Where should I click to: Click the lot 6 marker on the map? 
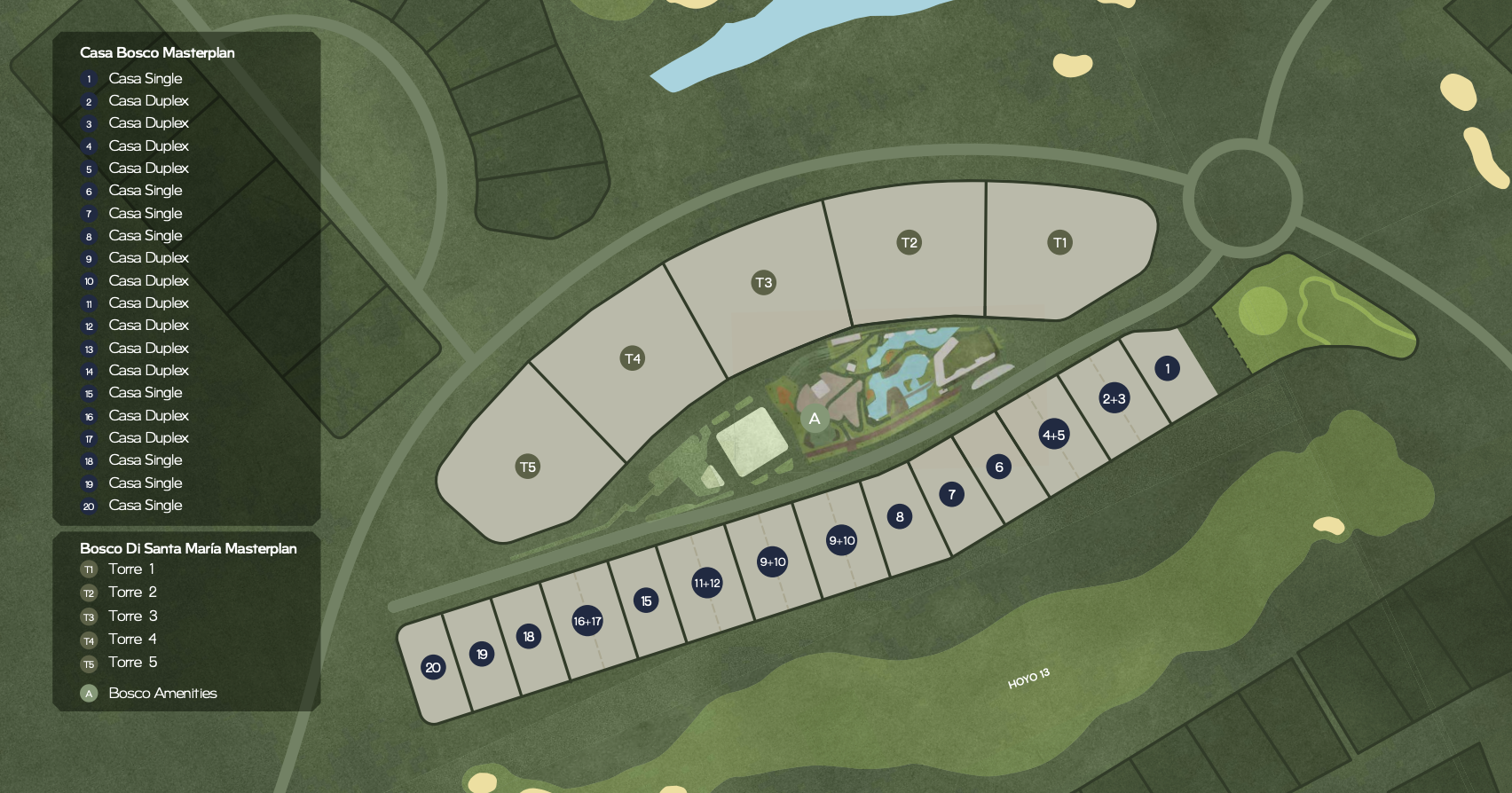pos(998,467)
